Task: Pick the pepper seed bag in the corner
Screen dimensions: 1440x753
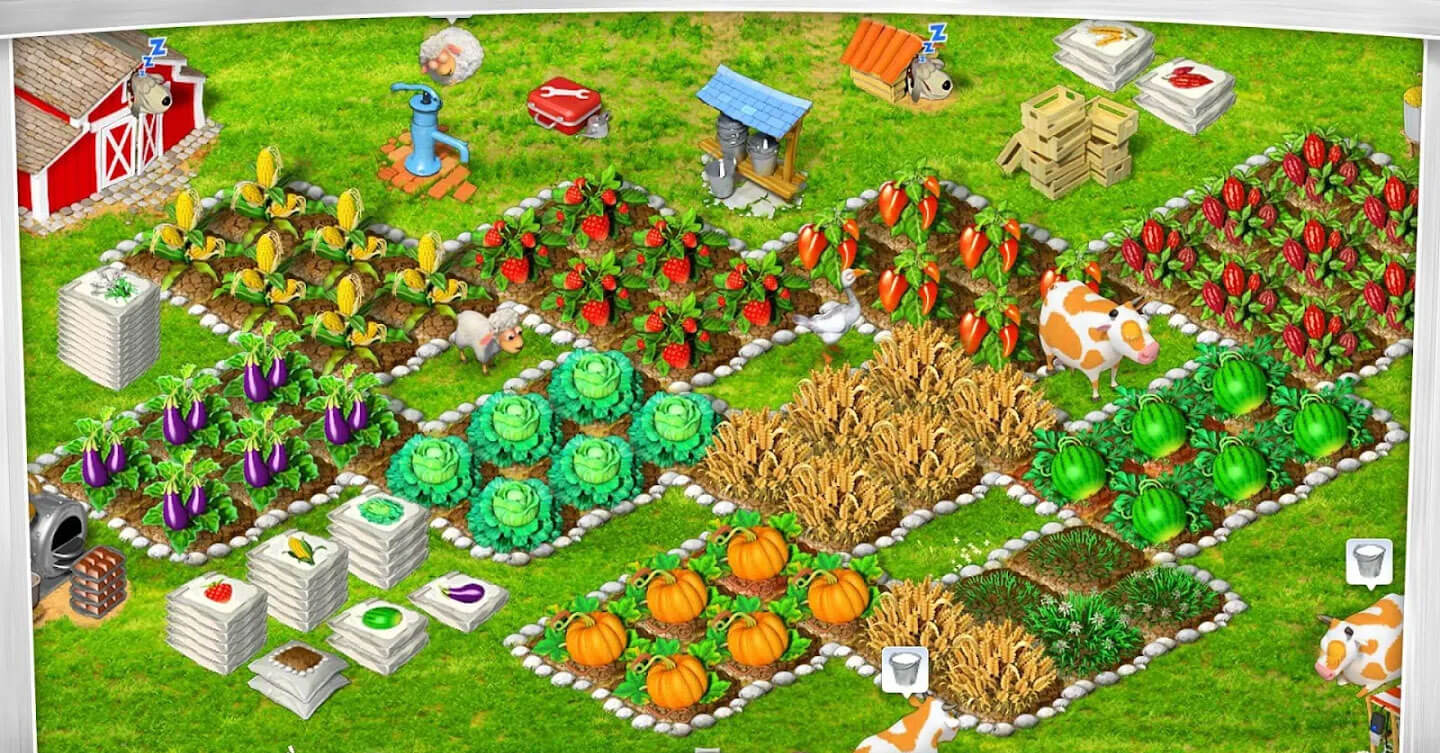Action: pyautogui.click(x=1190, y=80)
